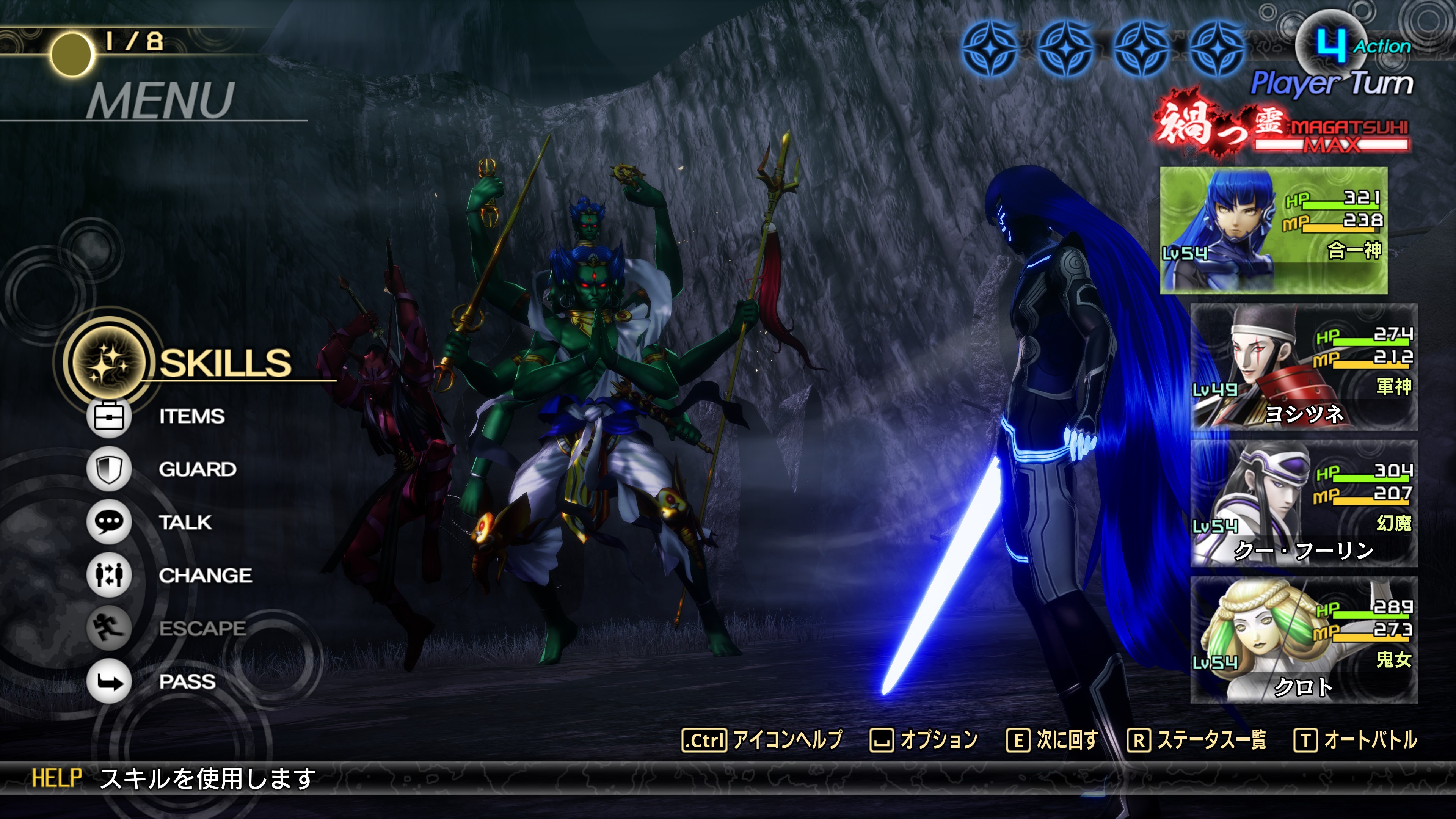The height and width of the screenshot is (819, 1456).
Task: Select TALK to negotiate
Action: tap(185, 523)
